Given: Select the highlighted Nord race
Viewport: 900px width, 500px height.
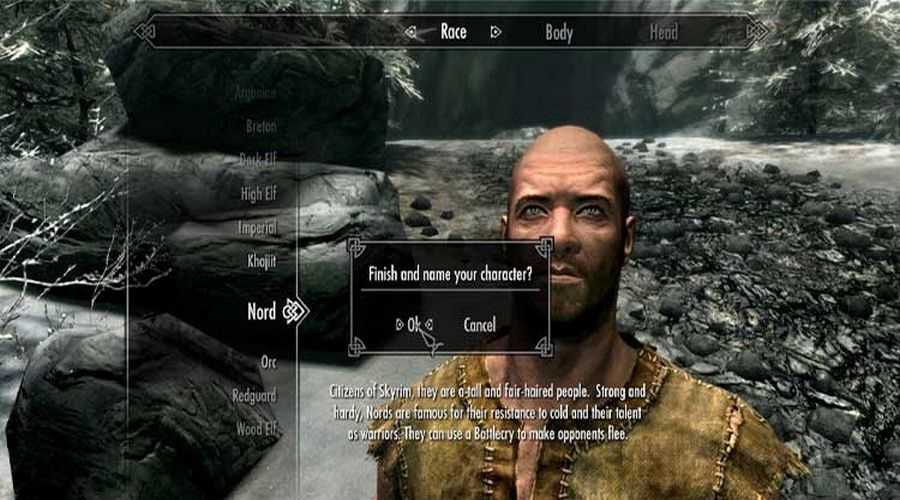Looking at the screenshot, I should pyautogui.click(x=262, y=312).
